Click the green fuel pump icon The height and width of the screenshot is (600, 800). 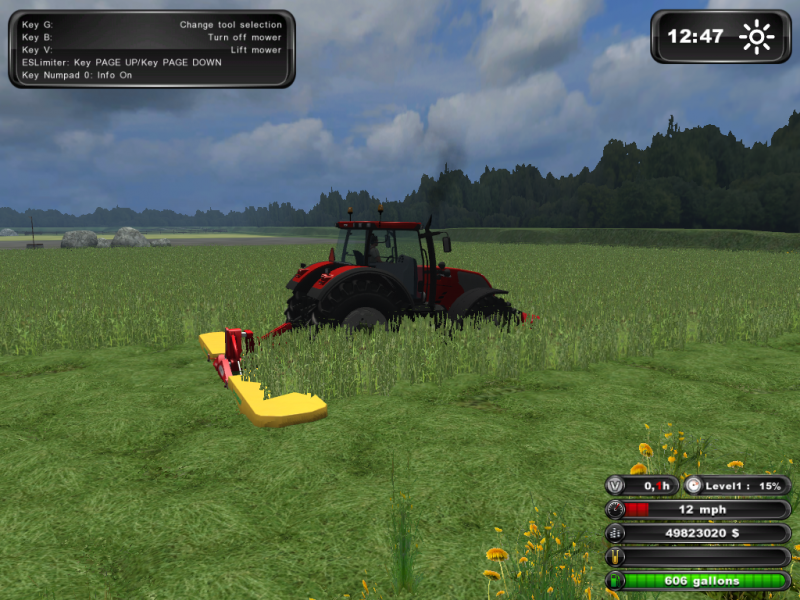click(x=615, y=581)
